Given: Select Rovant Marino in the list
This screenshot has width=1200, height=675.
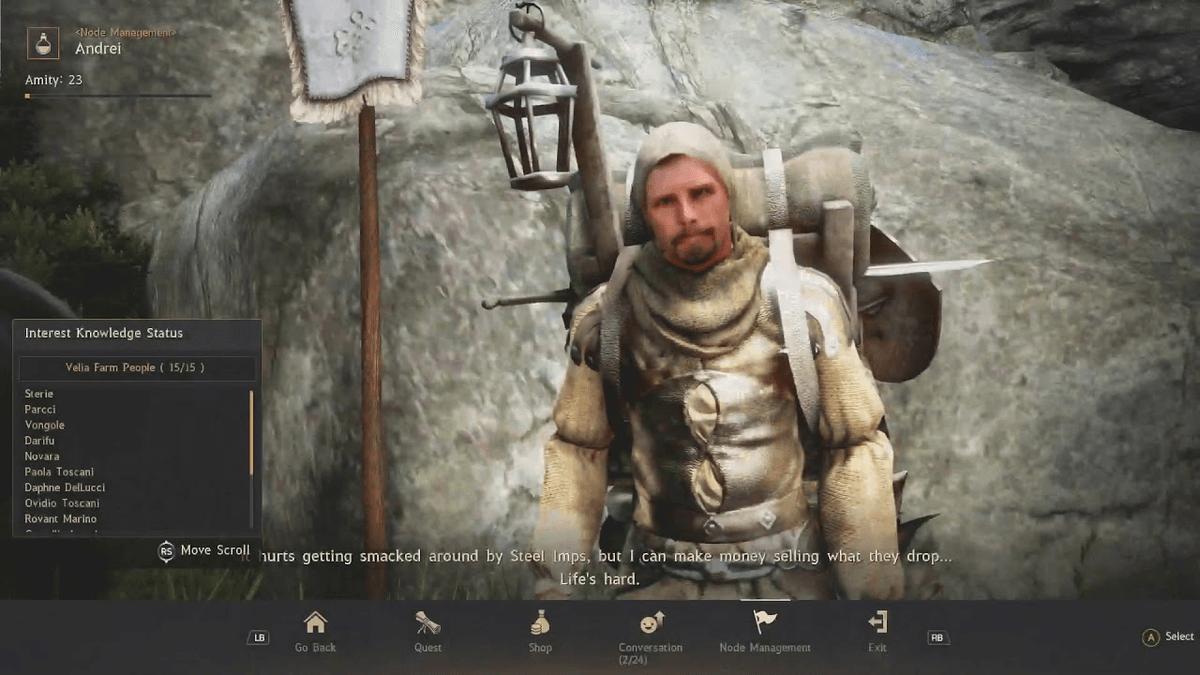Looking at the screenshot, I should coord(61,519).
